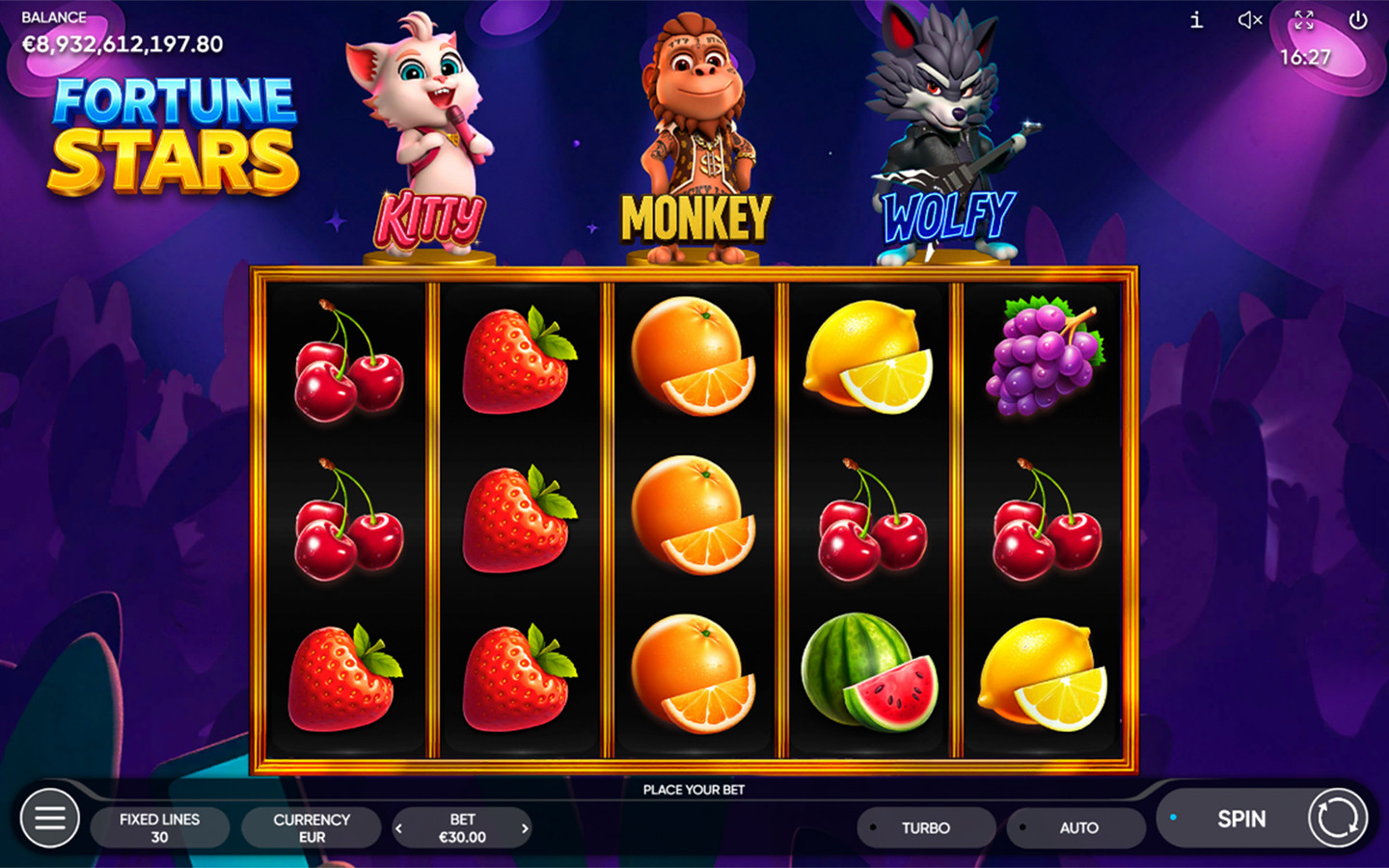Enter fullscreen mode

coord(1304,20)
